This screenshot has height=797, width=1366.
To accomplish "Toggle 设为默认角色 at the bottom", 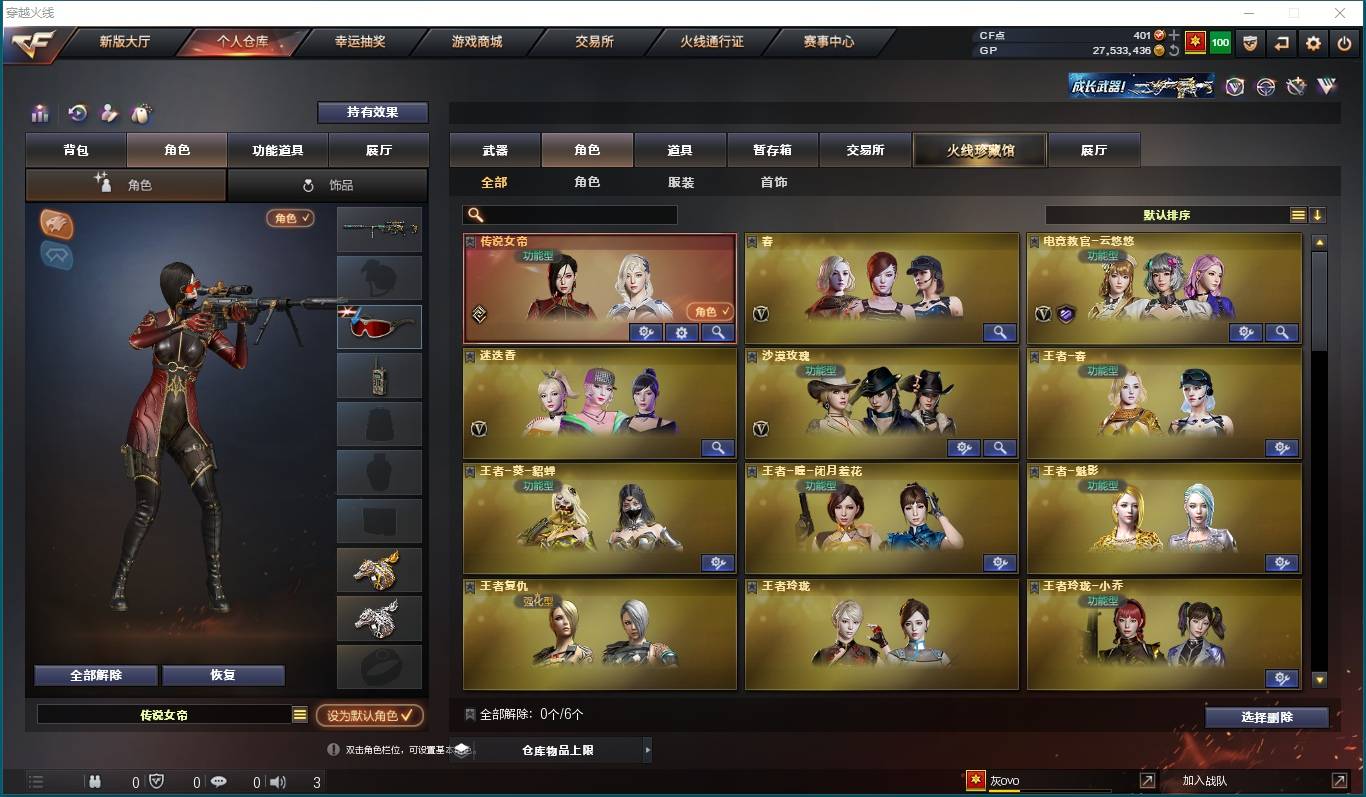I will click(x=369, y=715).
